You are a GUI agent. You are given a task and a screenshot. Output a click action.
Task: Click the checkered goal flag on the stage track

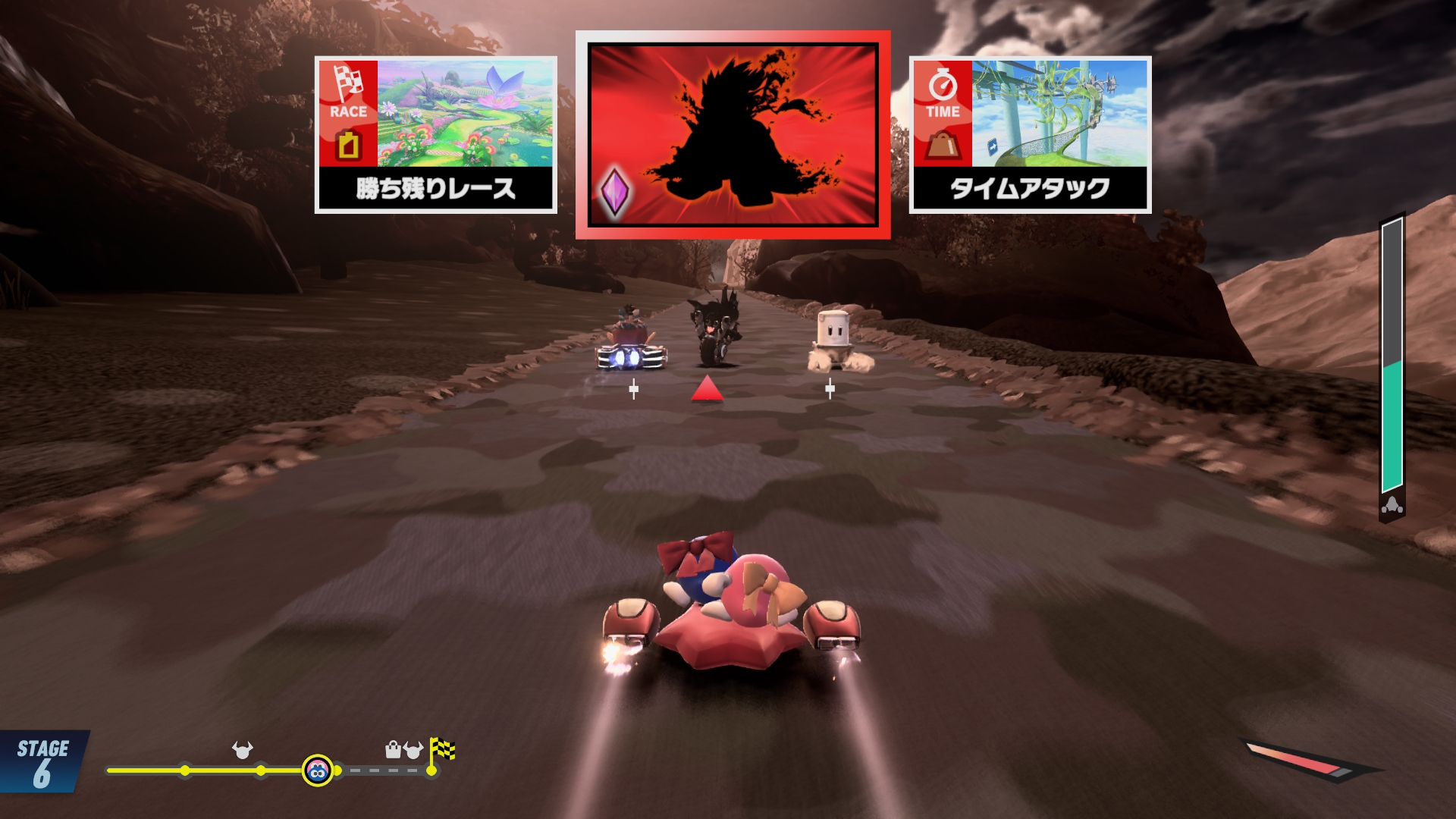click(441, 751)
